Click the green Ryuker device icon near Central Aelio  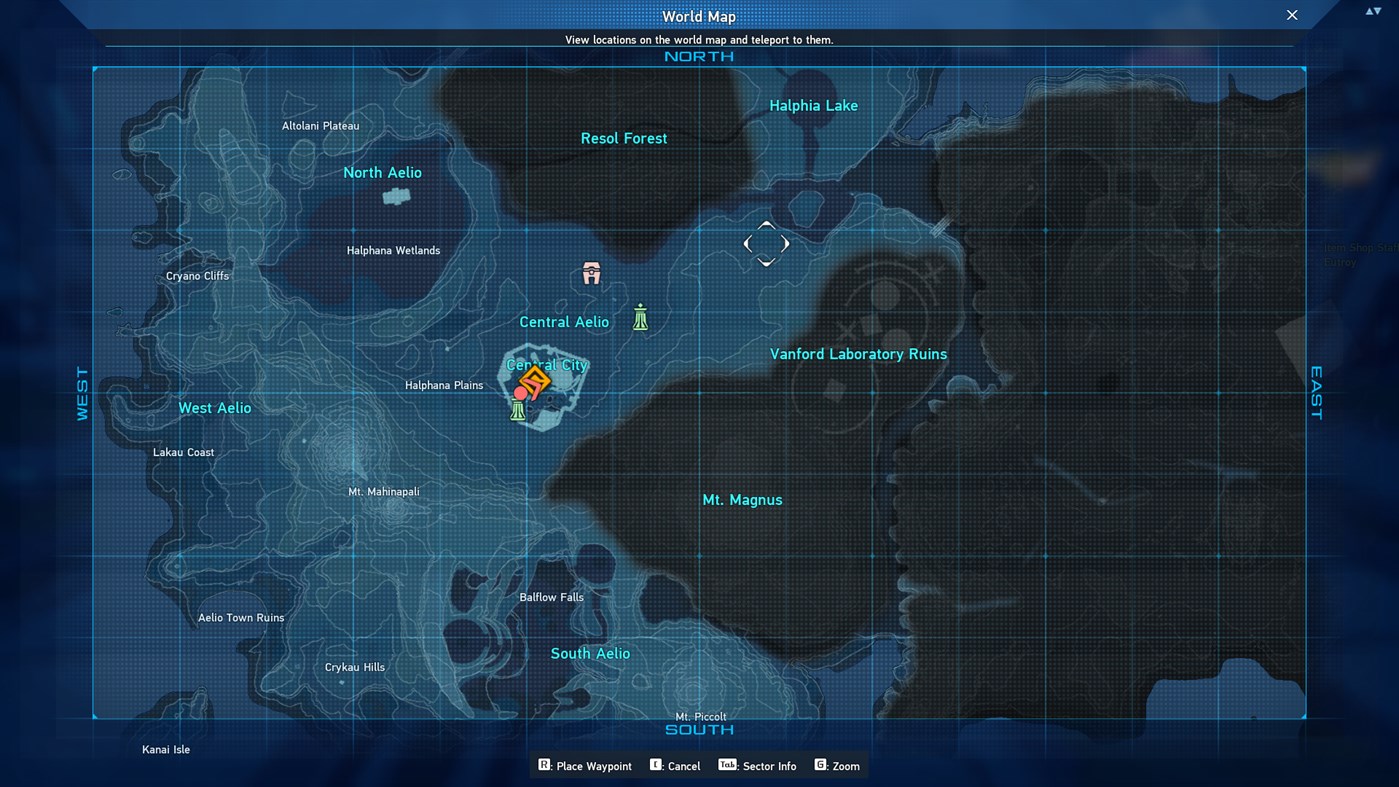[x=640, y=318]
